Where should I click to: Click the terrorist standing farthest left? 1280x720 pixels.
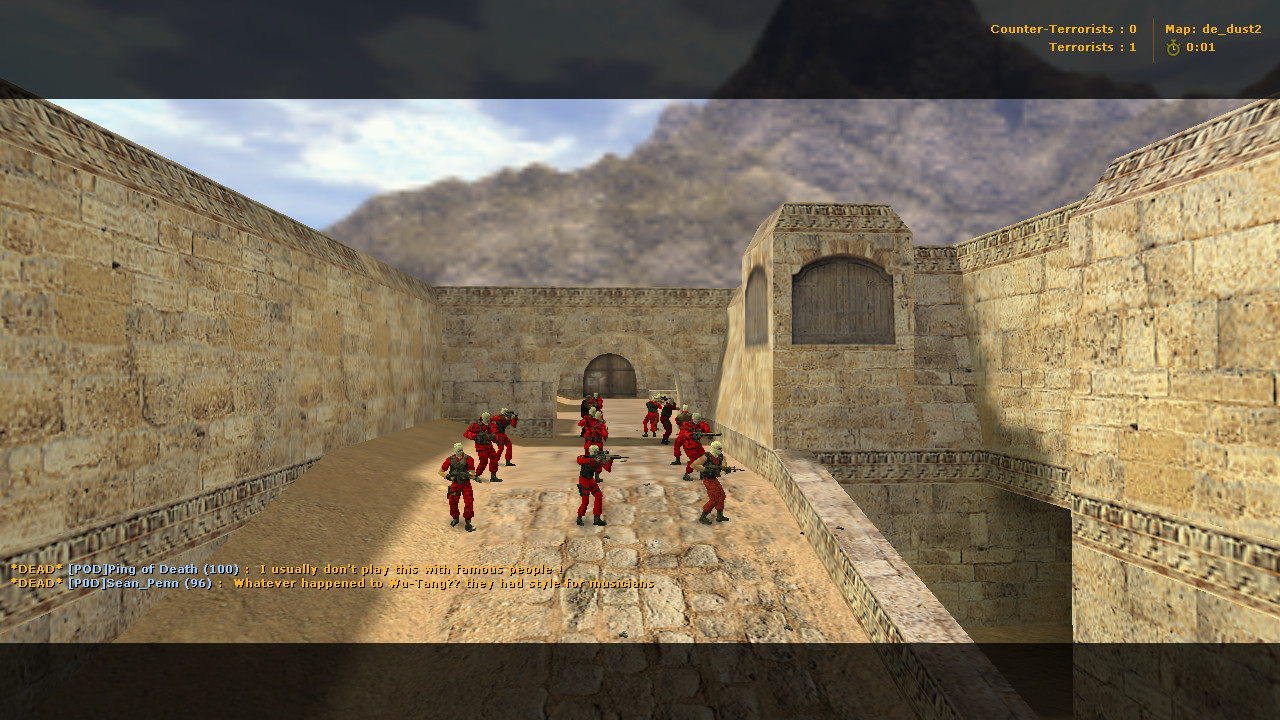459,480
